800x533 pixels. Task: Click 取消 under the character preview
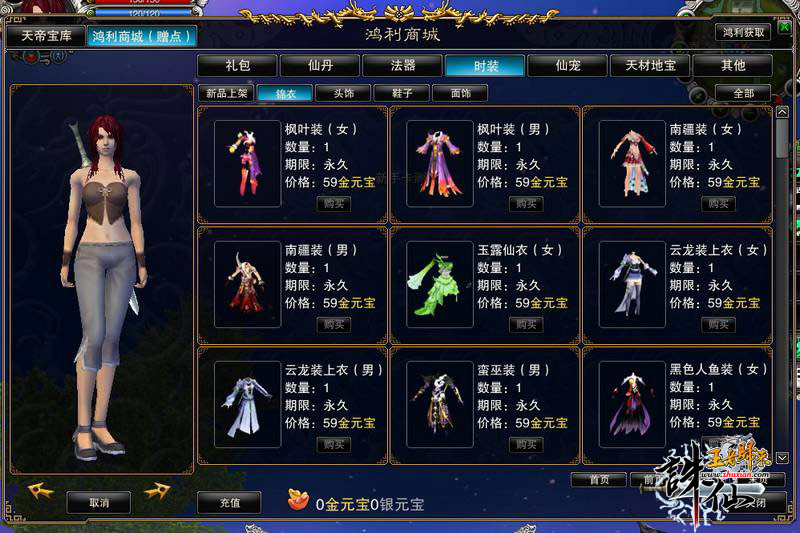99,503
